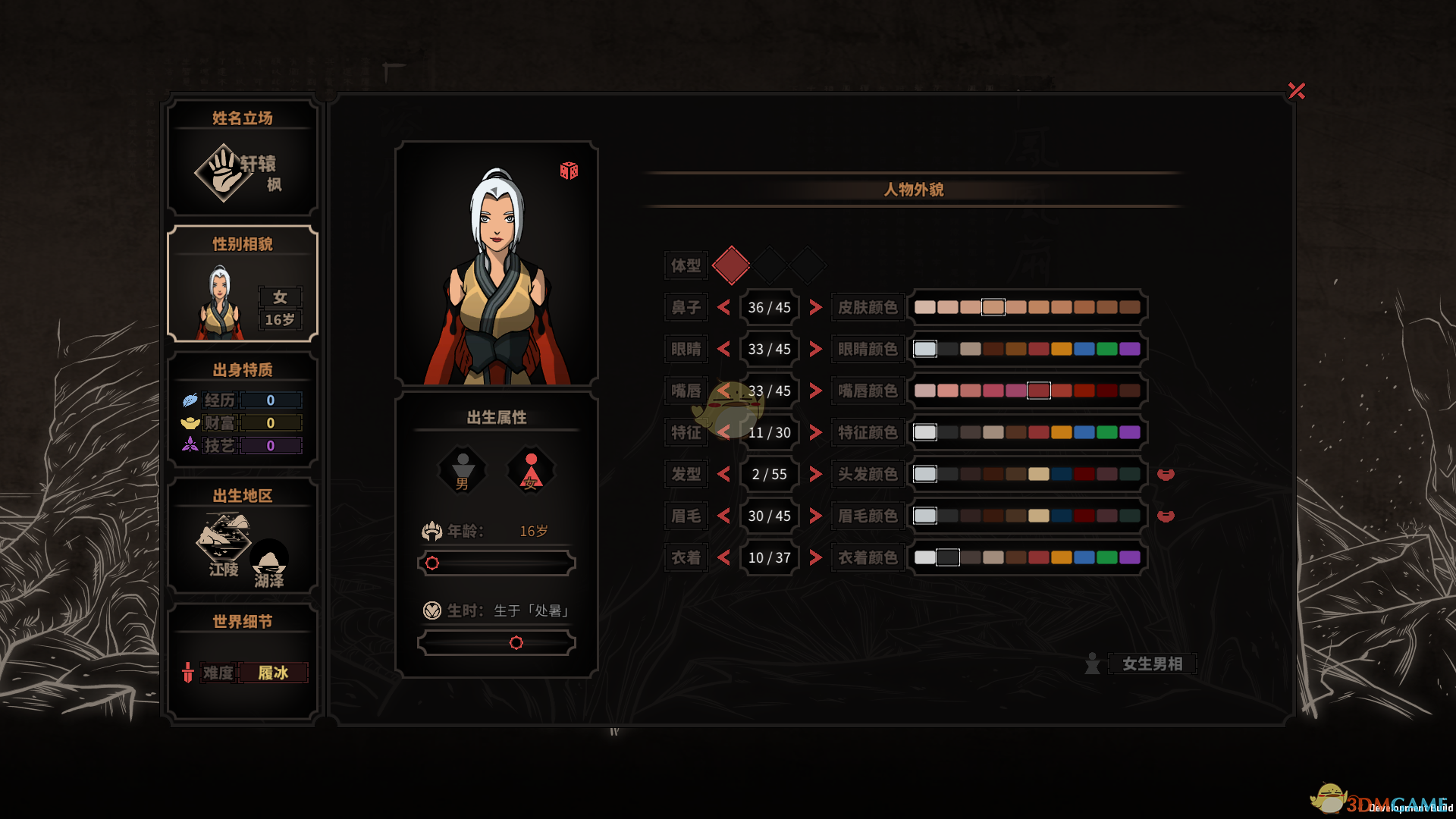1456x819 pixels.
Task: Close the character creation panel
Action: [1296, 91]
